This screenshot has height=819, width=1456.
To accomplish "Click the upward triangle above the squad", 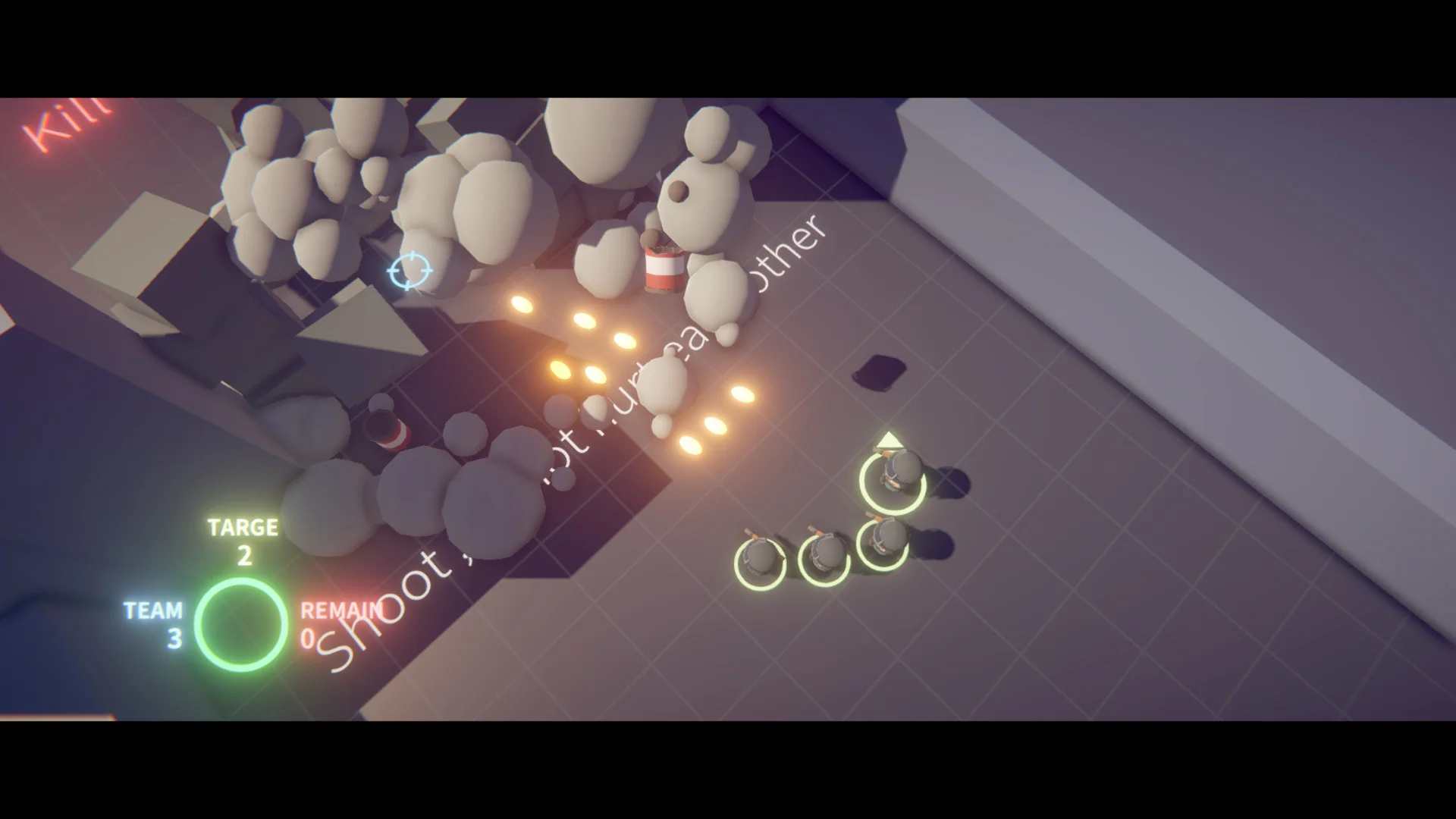I will (x=889, y=440).
